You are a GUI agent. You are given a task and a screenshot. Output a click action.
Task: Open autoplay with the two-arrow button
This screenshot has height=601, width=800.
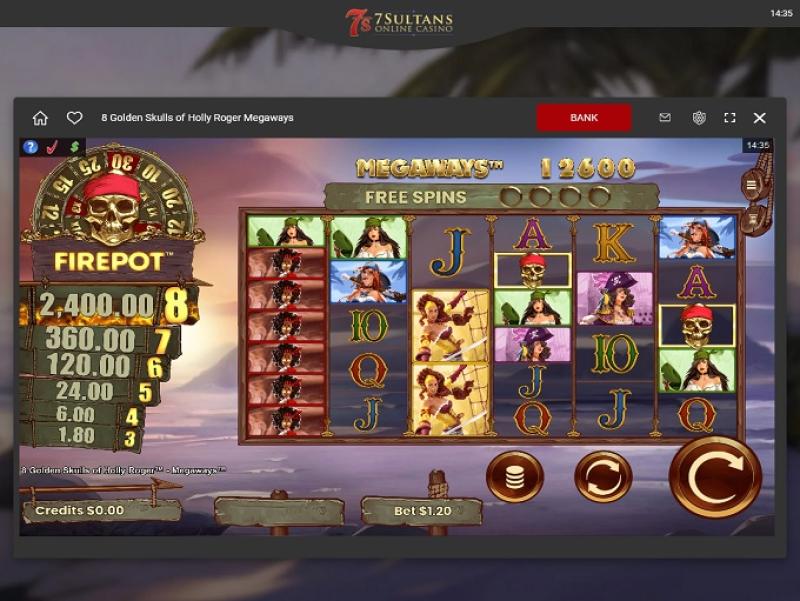click(603, 477)
